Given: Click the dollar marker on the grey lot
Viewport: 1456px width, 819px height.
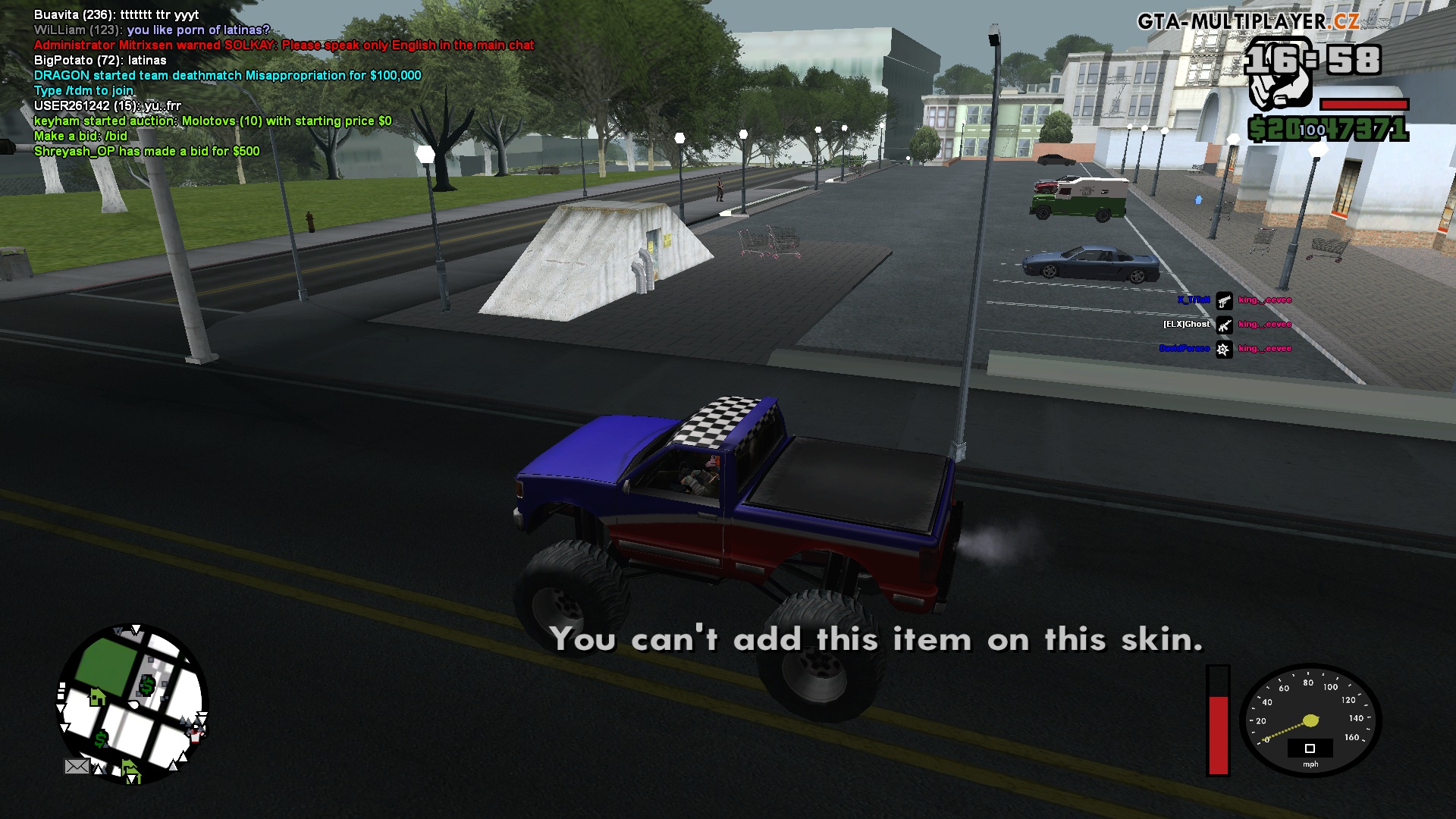Looking at the screenshot, I should tap(147, 686).
